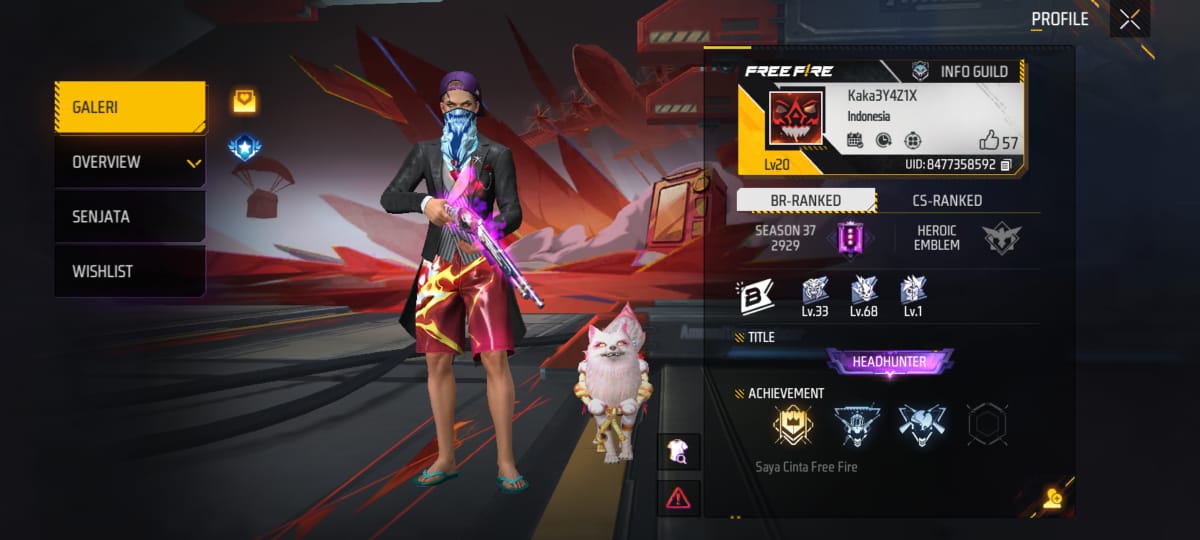Viewport: 1200px width, 540px height.
Task: Inspect the gold crown achievement badge
Action: (792, 425)
